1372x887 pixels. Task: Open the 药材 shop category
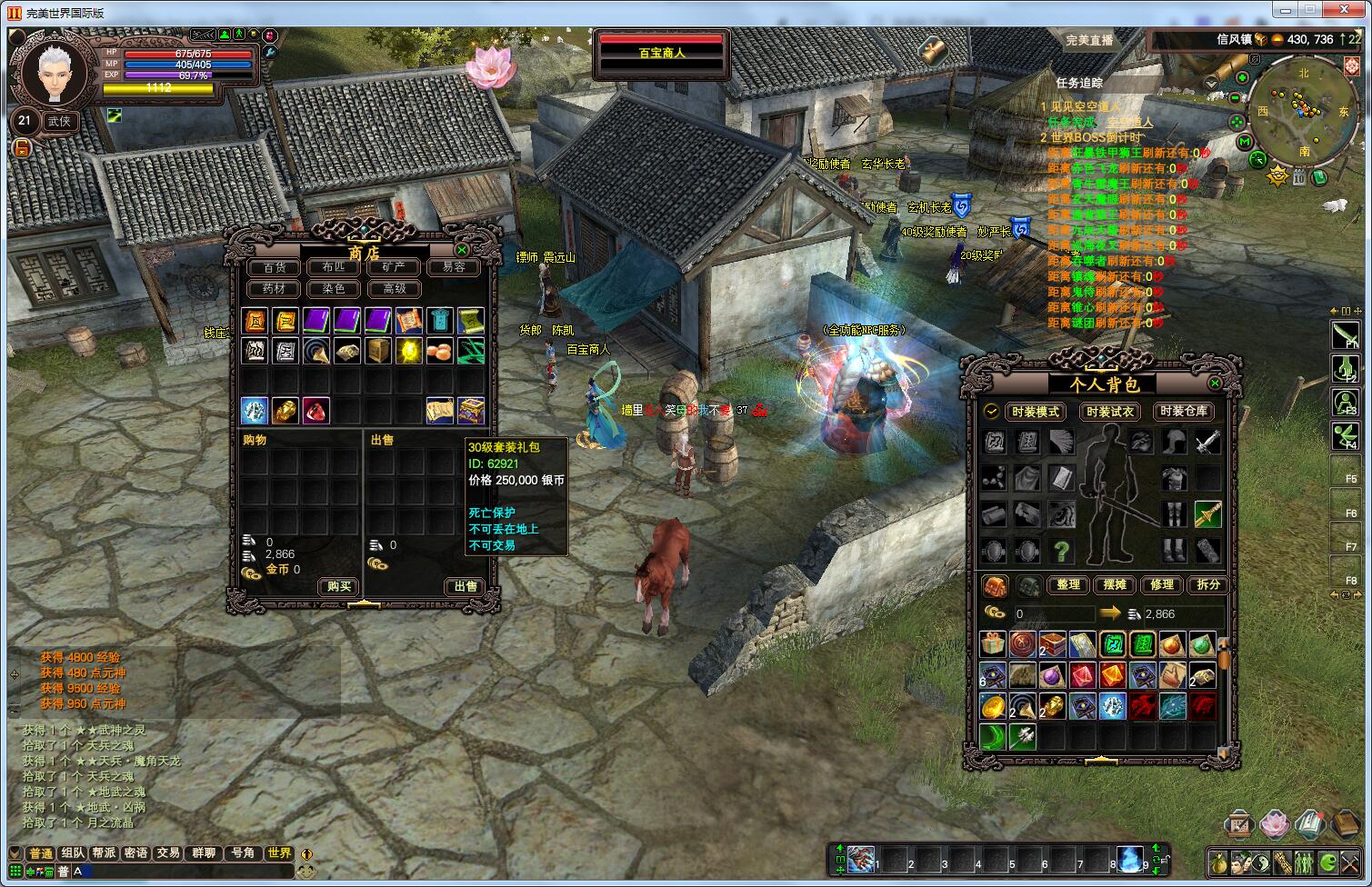[274, 289]
